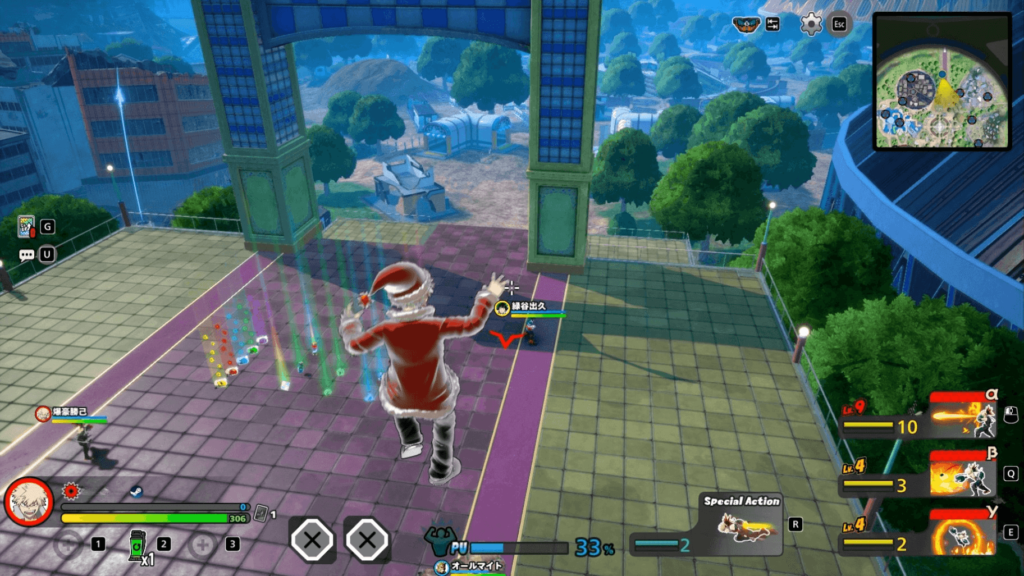1024x576 pixels.
Task: Open the settings gear icon
Action: [811, 24]
